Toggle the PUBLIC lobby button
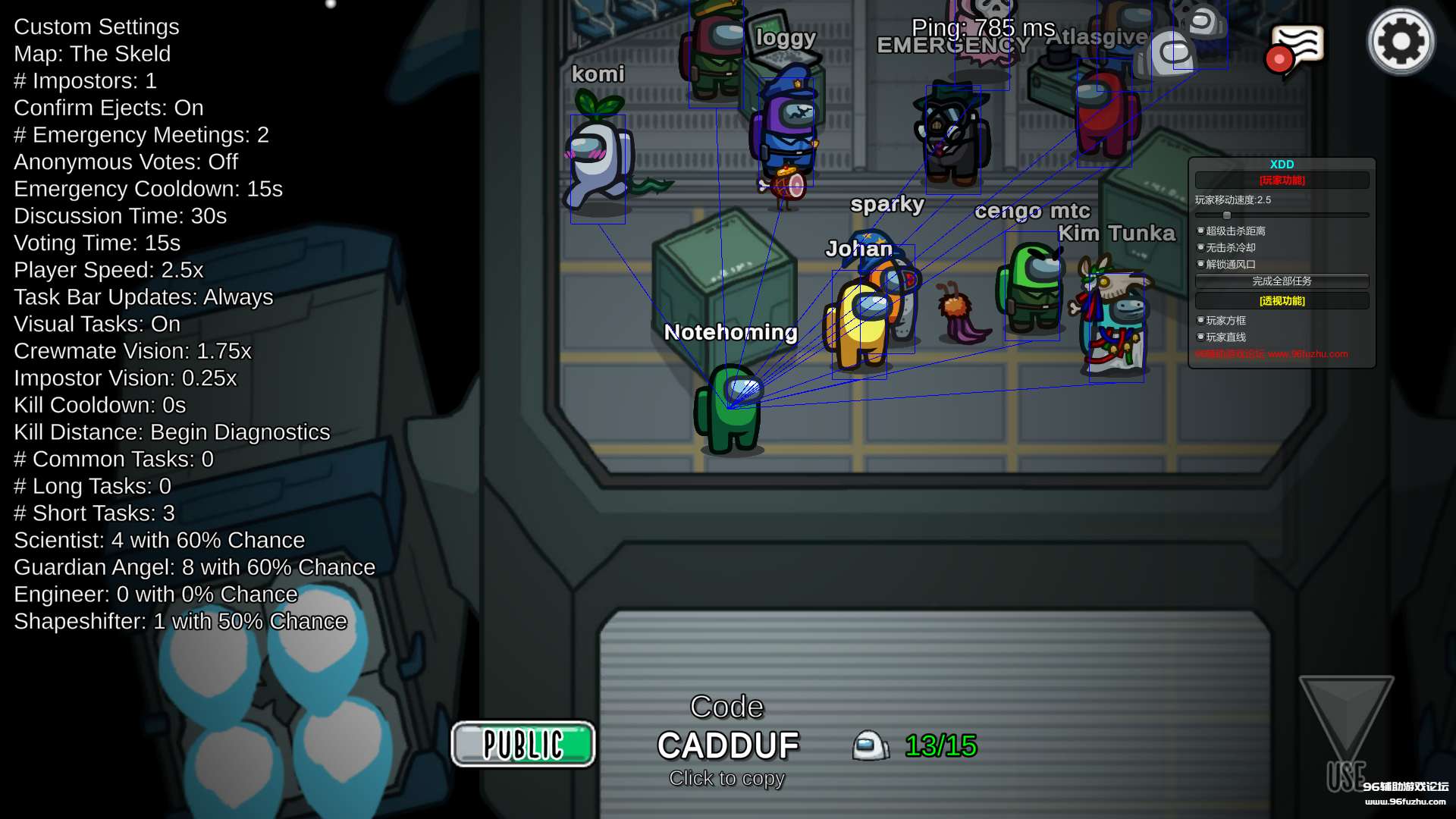Screen dimensions: 1456x819 [523, 744]
